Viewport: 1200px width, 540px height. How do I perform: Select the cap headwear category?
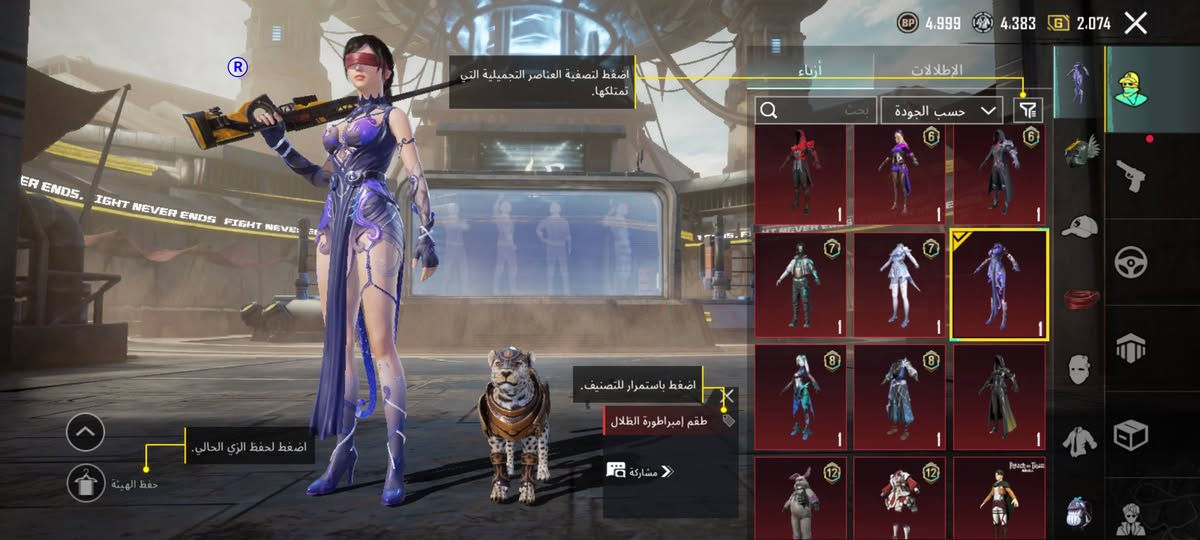(1079, 227)
